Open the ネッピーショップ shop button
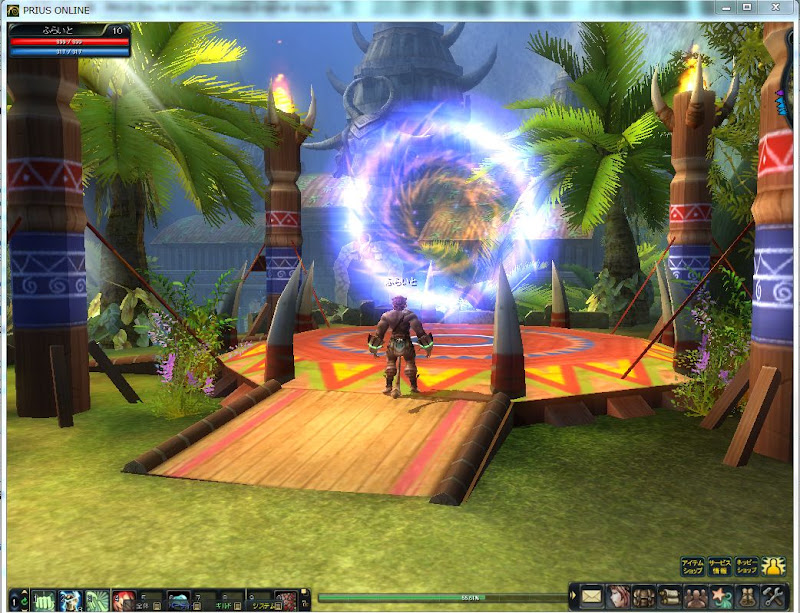800x613 pixels. point(745,567)
